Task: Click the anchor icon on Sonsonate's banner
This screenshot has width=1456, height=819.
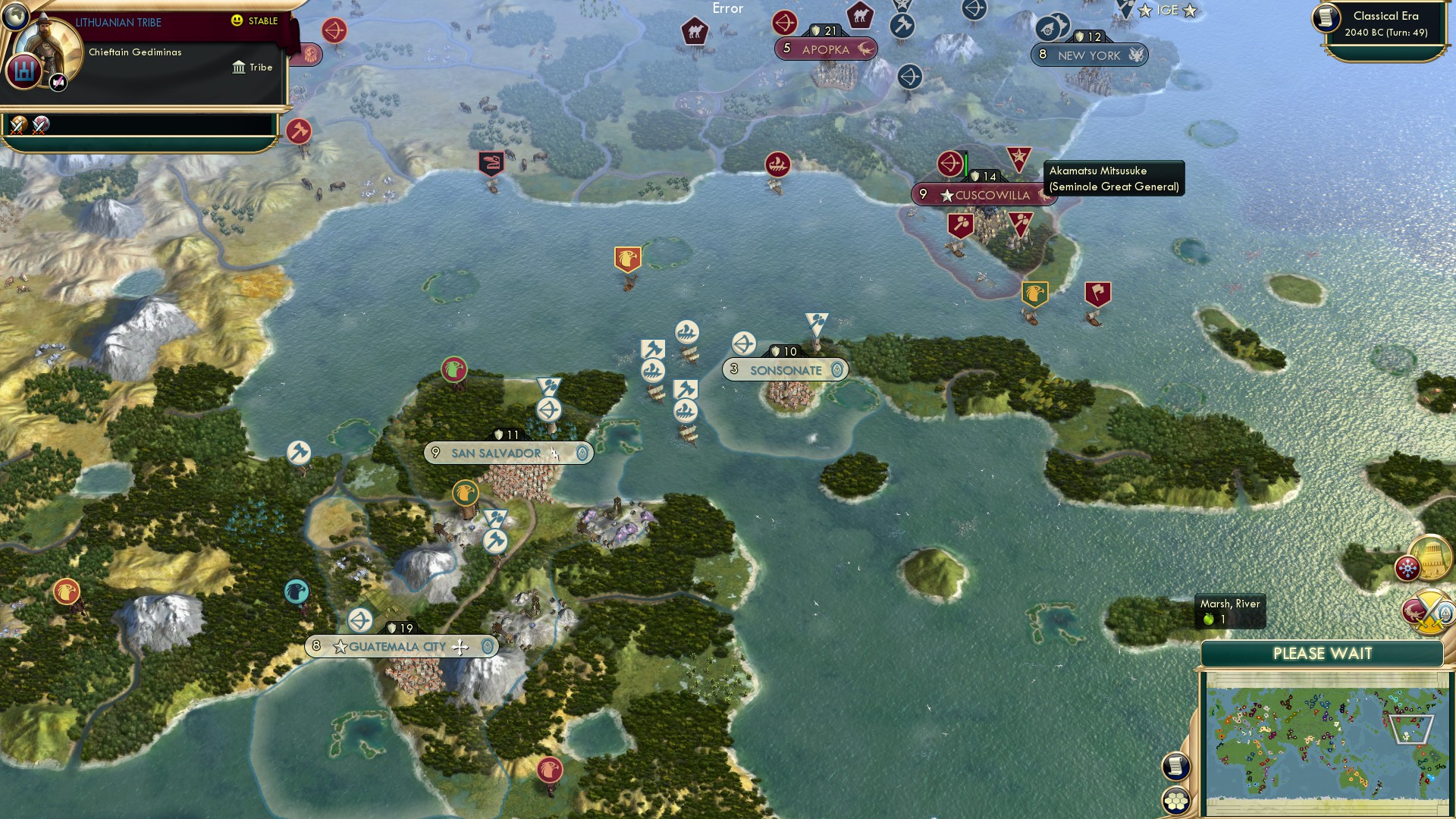Action: click(x=836, y=370)
